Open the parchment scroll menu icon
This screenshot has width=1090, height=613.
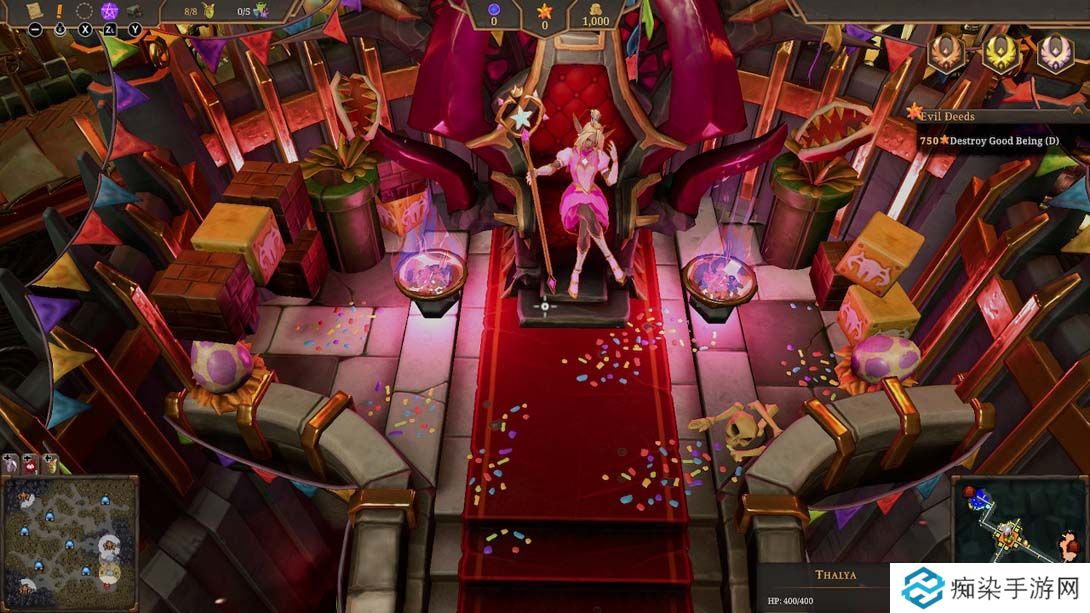tap(34, 9)
